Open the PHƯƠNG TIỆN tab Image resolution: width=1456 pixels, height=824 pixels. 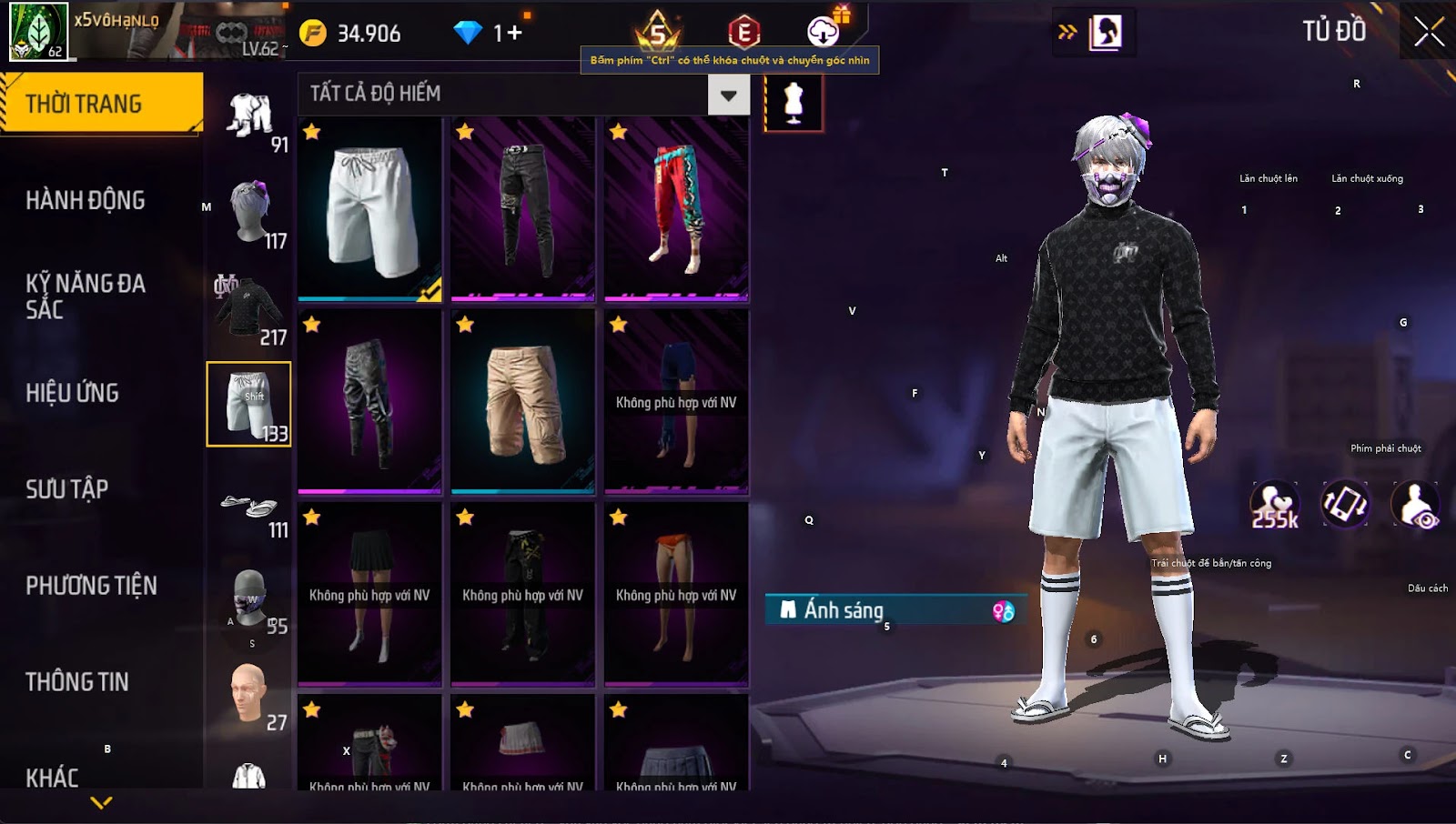pos(91,586)
